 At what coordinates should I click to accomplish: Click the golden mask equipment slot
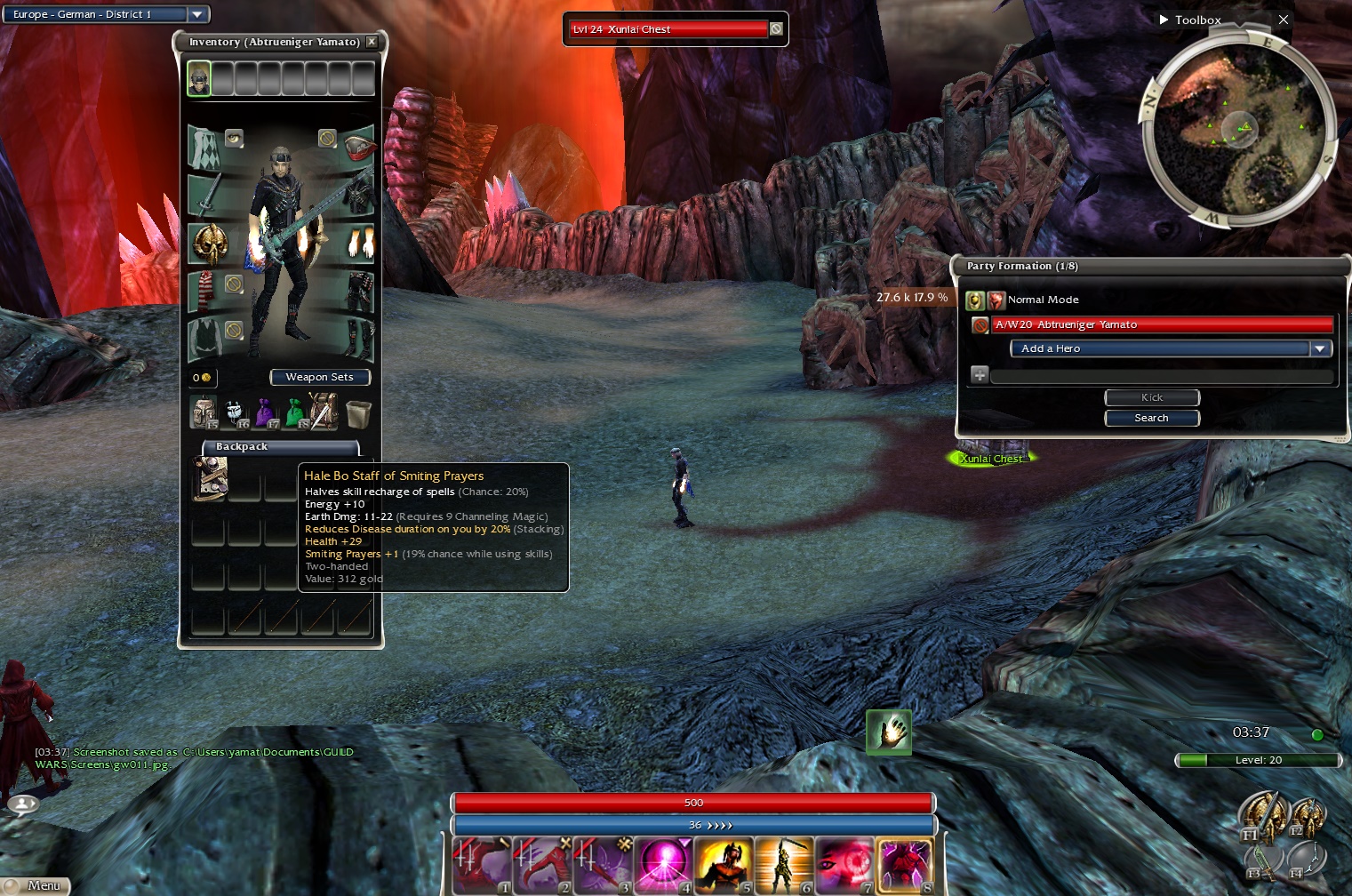210,243
